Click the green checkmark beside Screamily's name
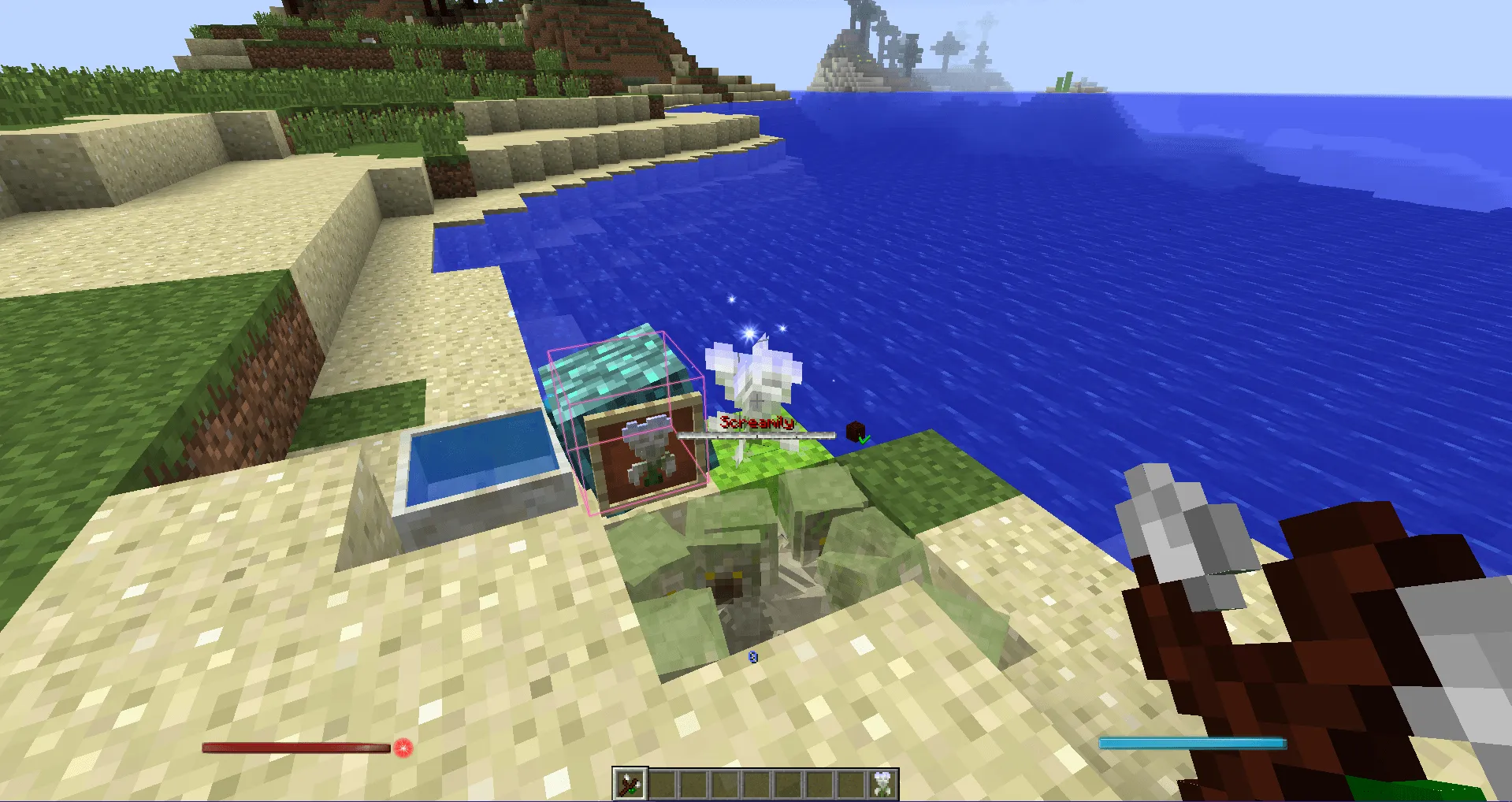Image resolution: width=1512 pixels, height=802 pixels. tap(863, 440)
